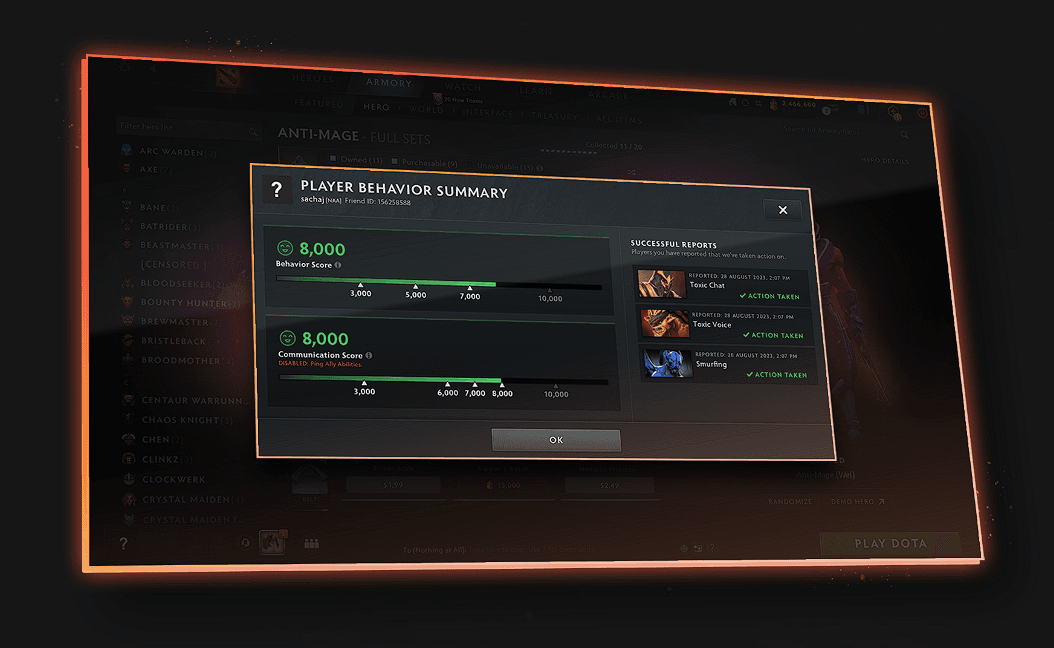Open the Toxic Voice report row
The width and height of the screenshot is (1054, 648).
pyautogui.click(x=724, y=322)
